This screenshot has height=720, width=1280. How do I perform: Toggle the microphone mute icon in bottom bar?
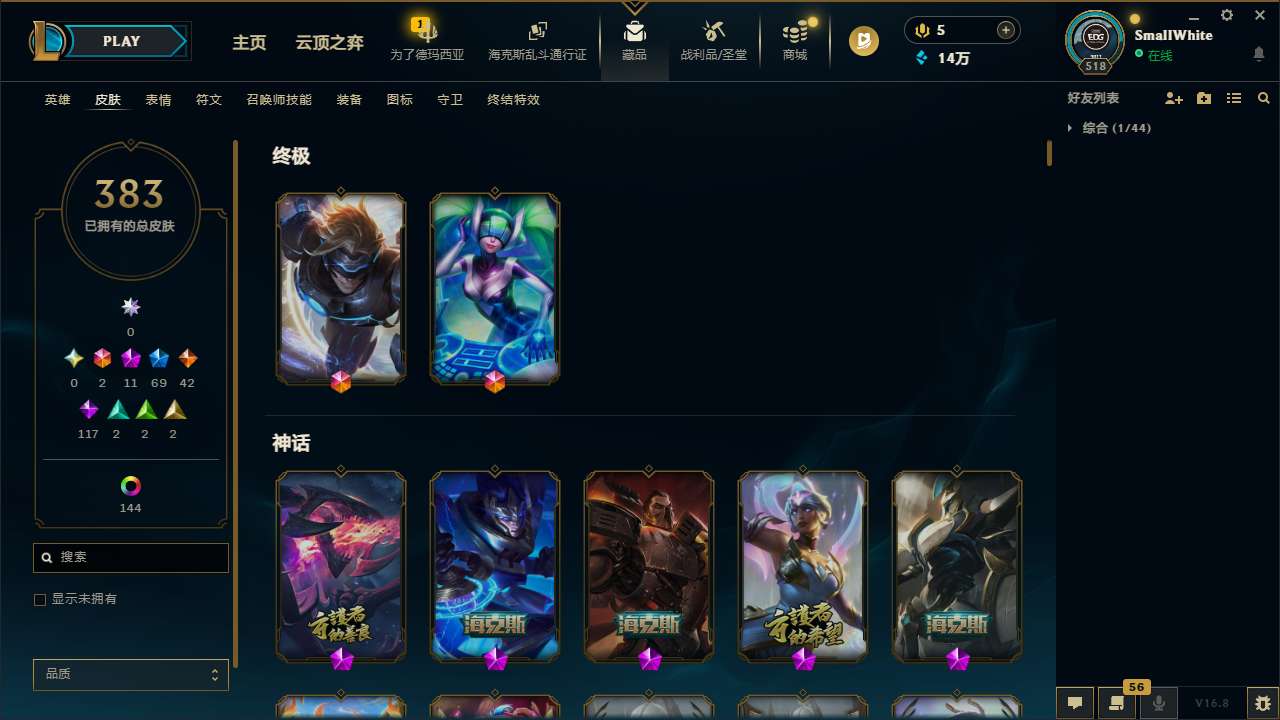[x=1158, y=703]
